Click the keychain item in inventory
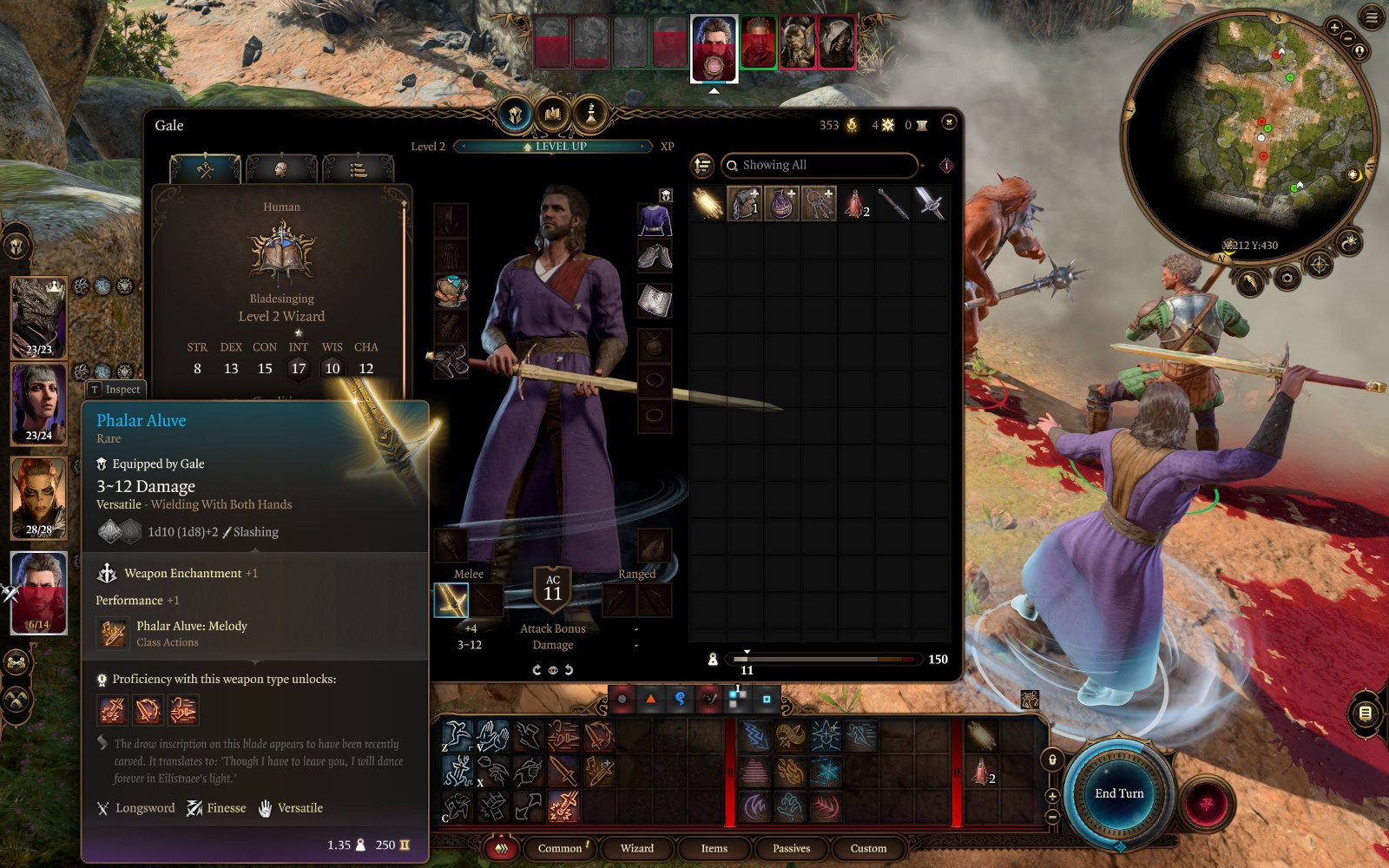Viewport: 1389px width, 868px height. coord(819,204)
